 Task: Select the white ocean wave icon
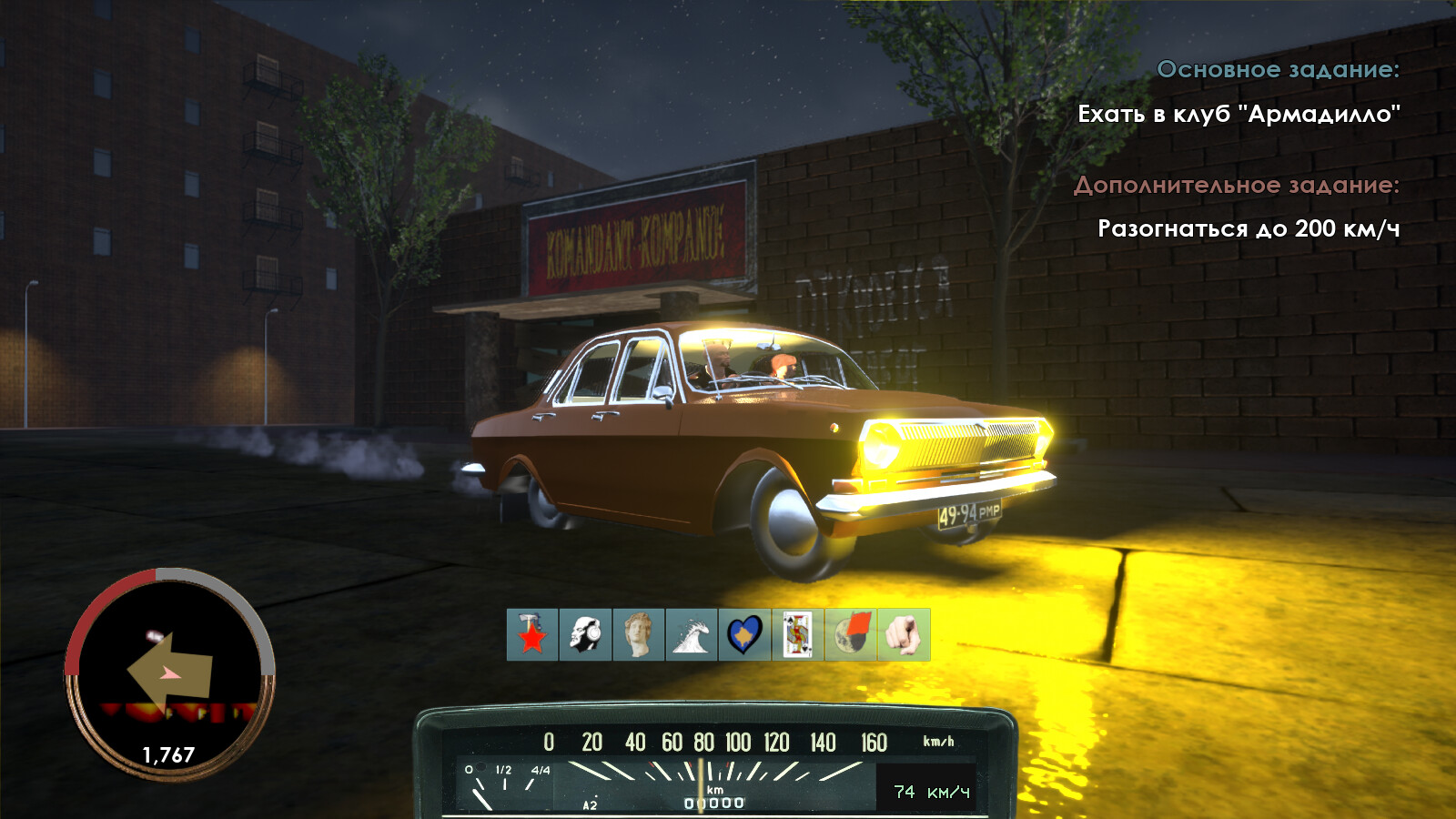(692, 634)
